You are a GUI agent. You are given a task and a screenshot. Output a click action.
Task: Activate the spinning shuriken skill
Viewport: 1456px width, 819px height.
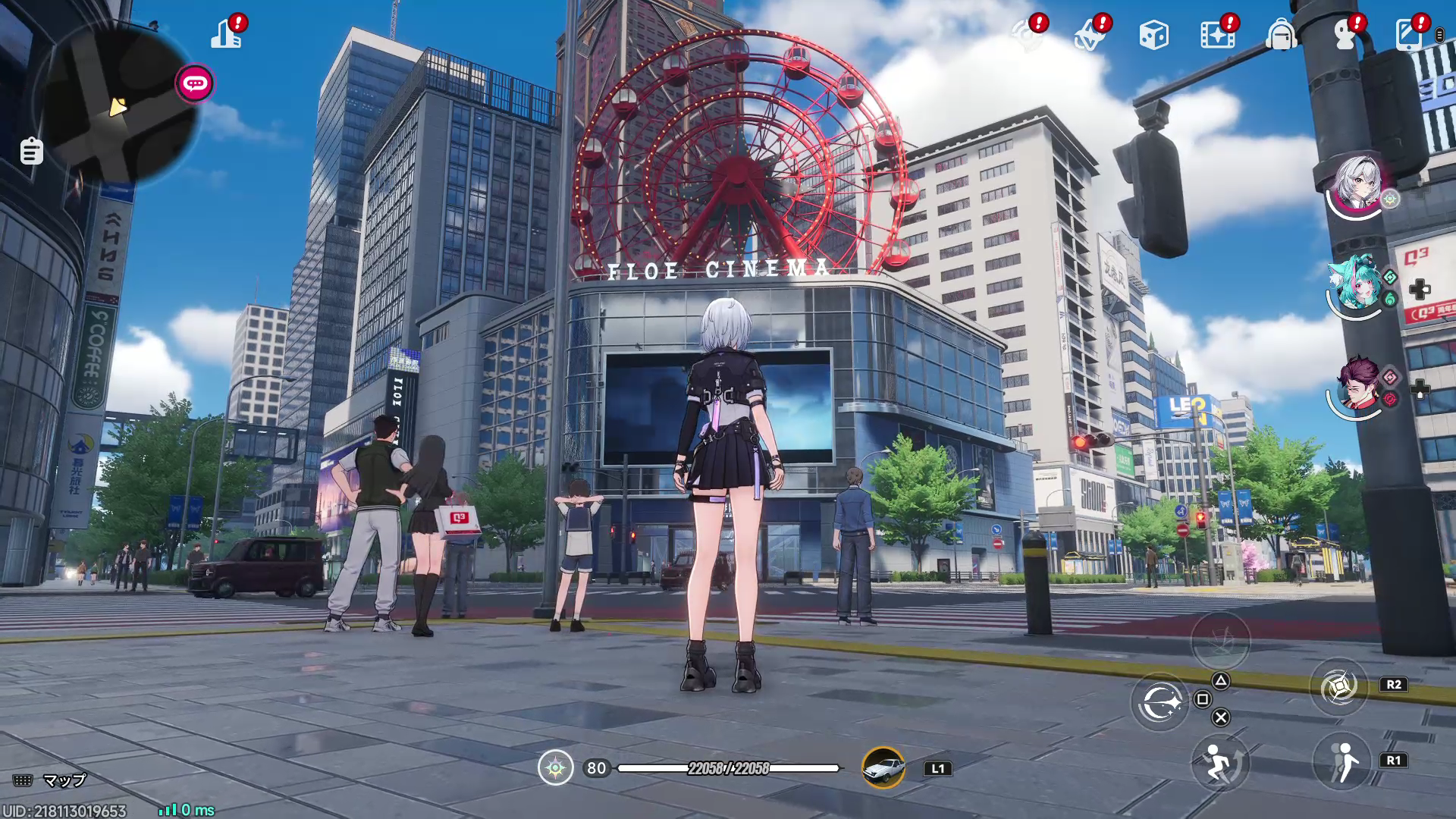pos(1338,687)
